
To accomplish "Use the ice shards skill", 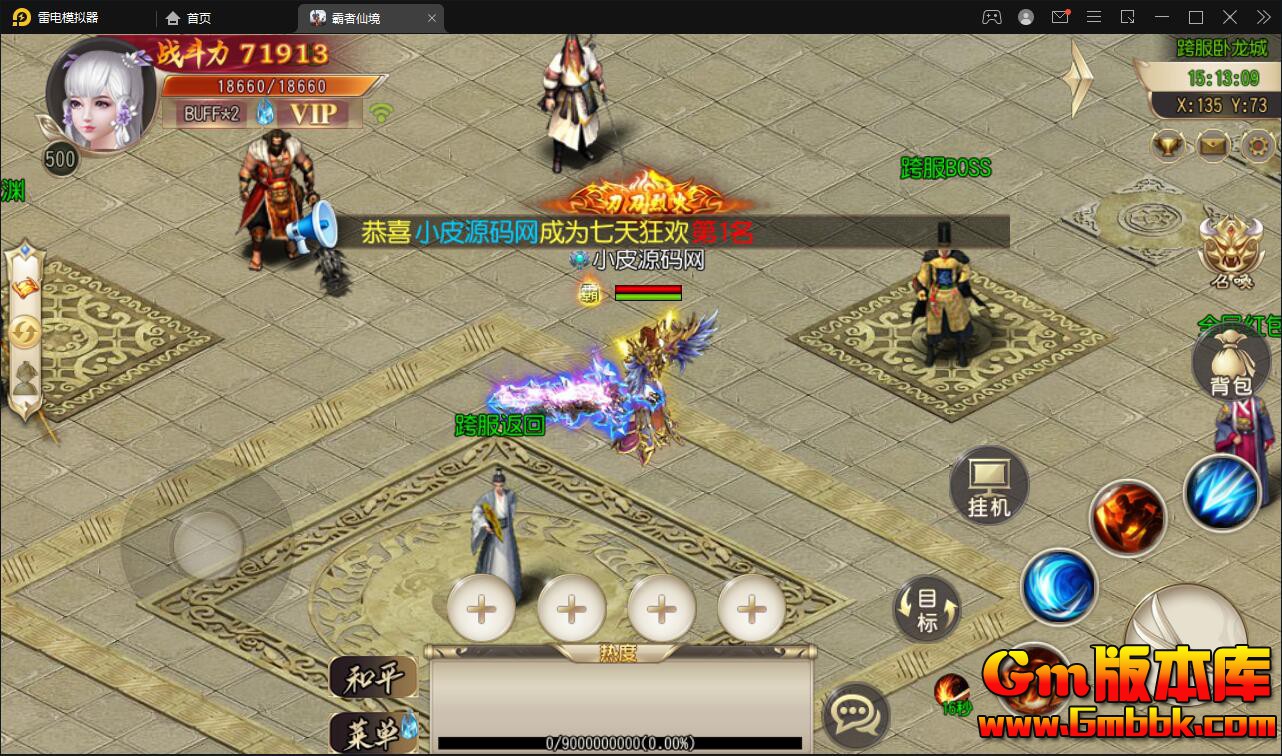I will [1220, 492].
